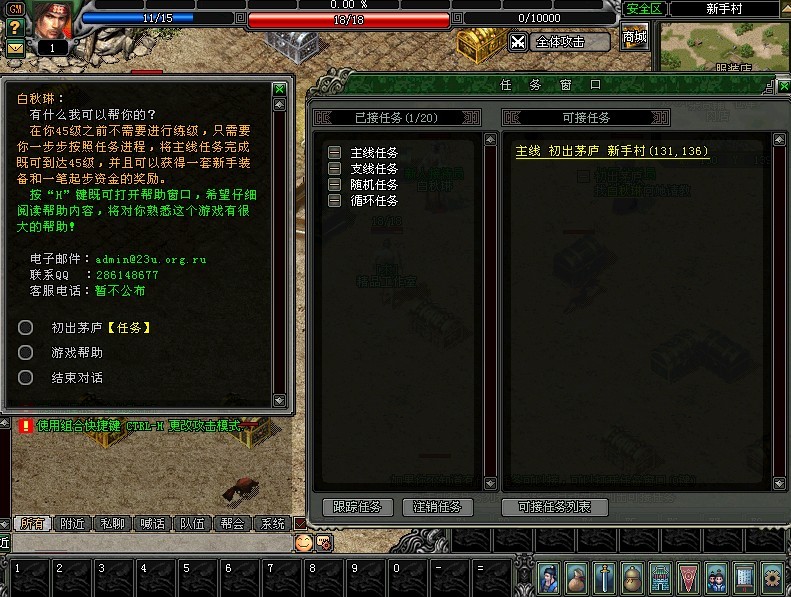This screenshot has width=791, height=597.
Task: Expand the 随机任务 quest category
Action: [335, 185]
